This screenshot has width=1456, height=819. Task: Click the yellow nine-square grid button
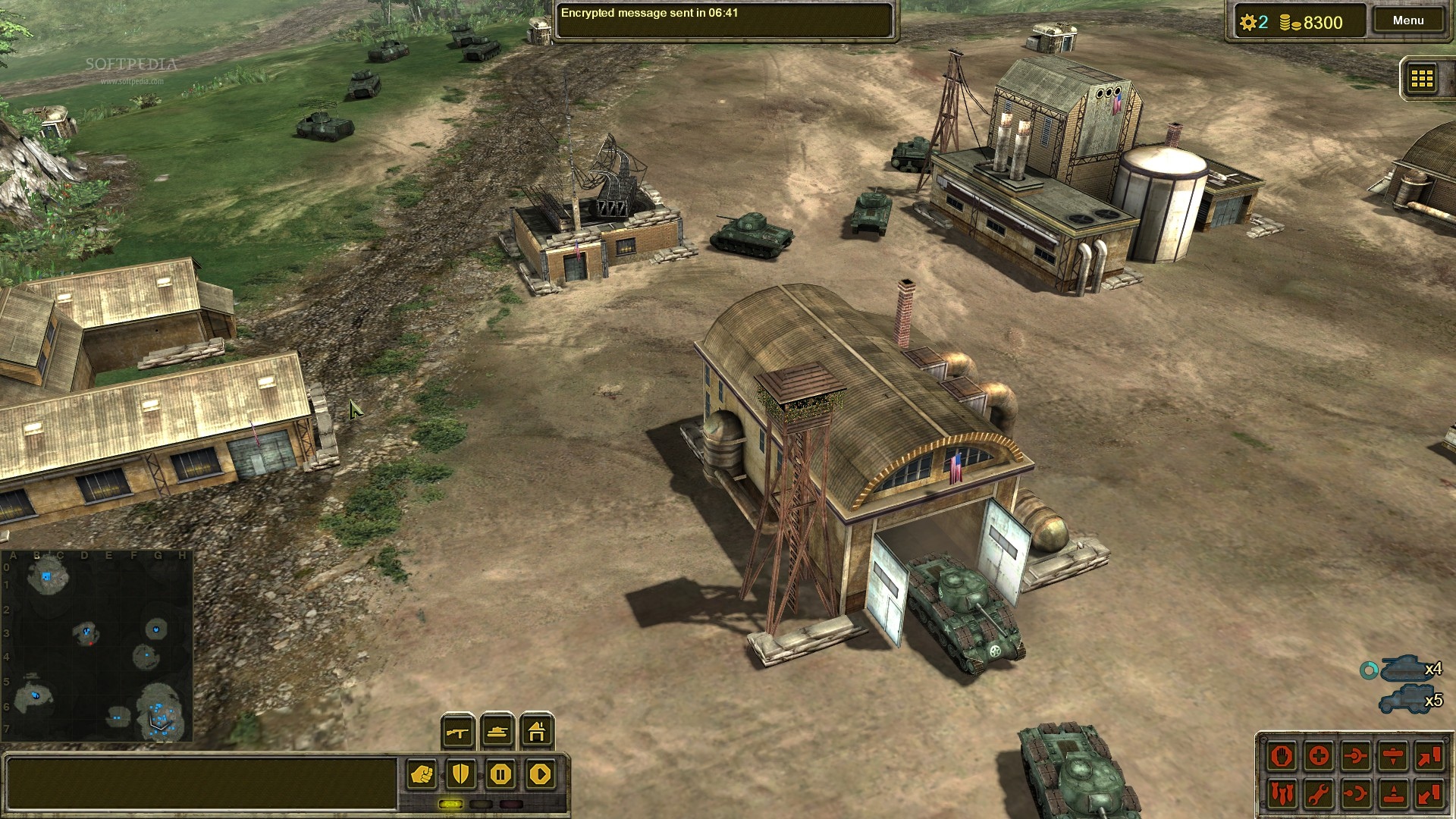(x=1421, y=78)
